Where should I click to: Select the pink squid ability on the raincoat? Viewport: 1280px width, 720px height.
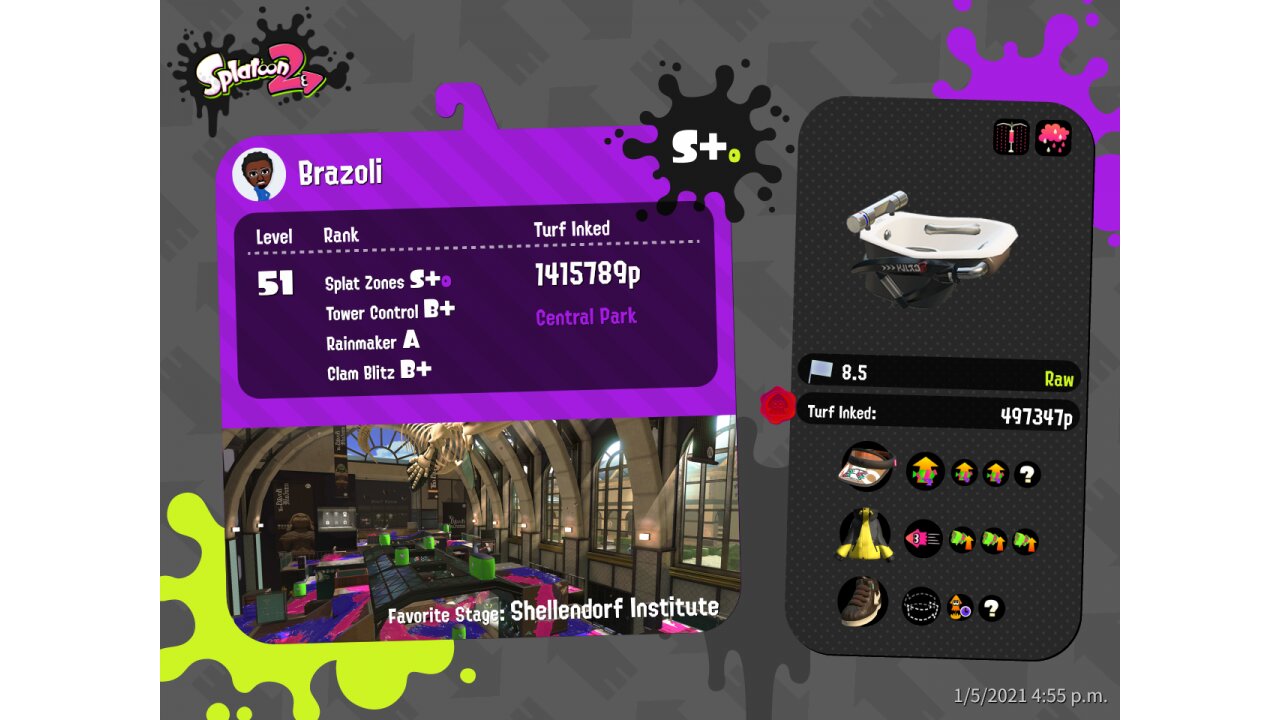[923, 539]
